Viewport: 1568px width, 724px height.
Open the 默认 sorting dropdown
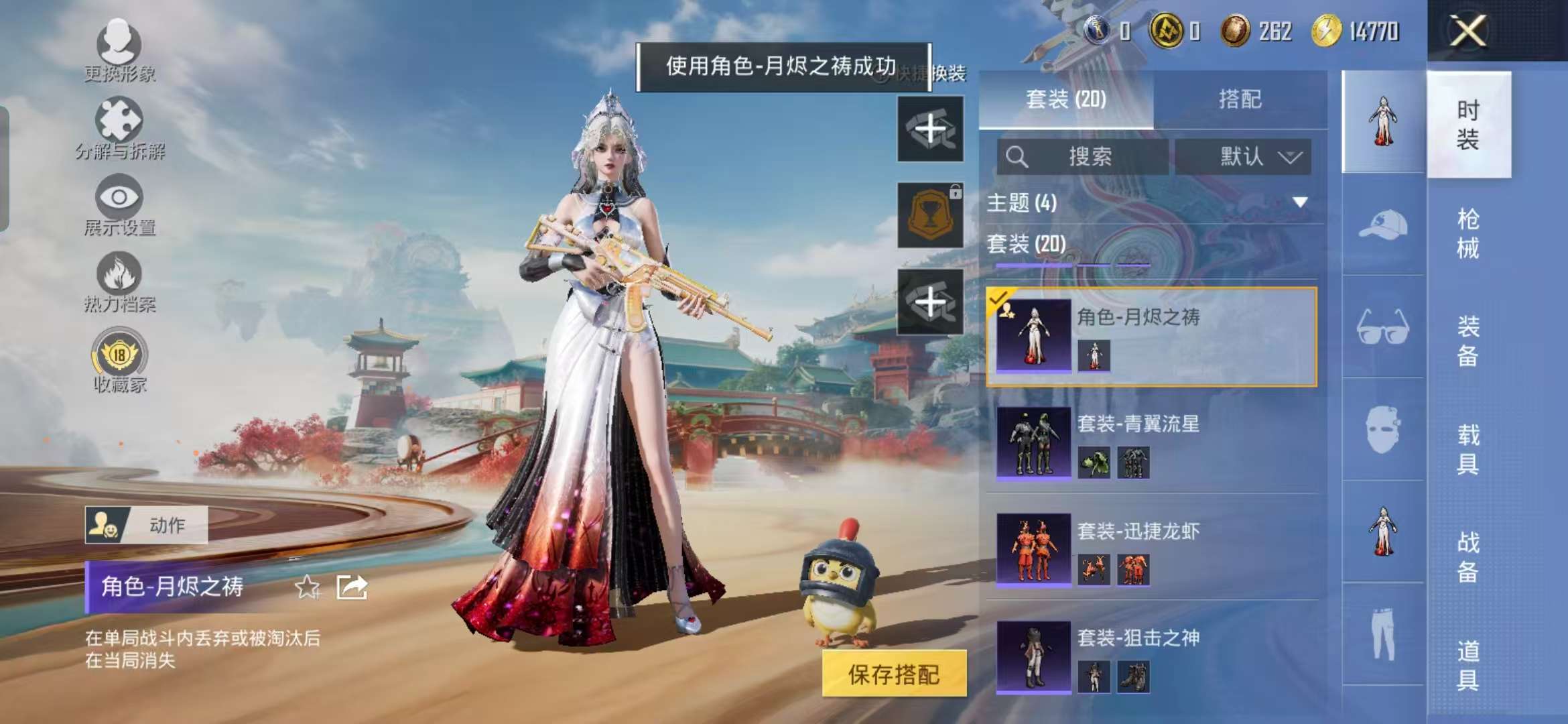pyautogui.click(x=1243, y=158)
